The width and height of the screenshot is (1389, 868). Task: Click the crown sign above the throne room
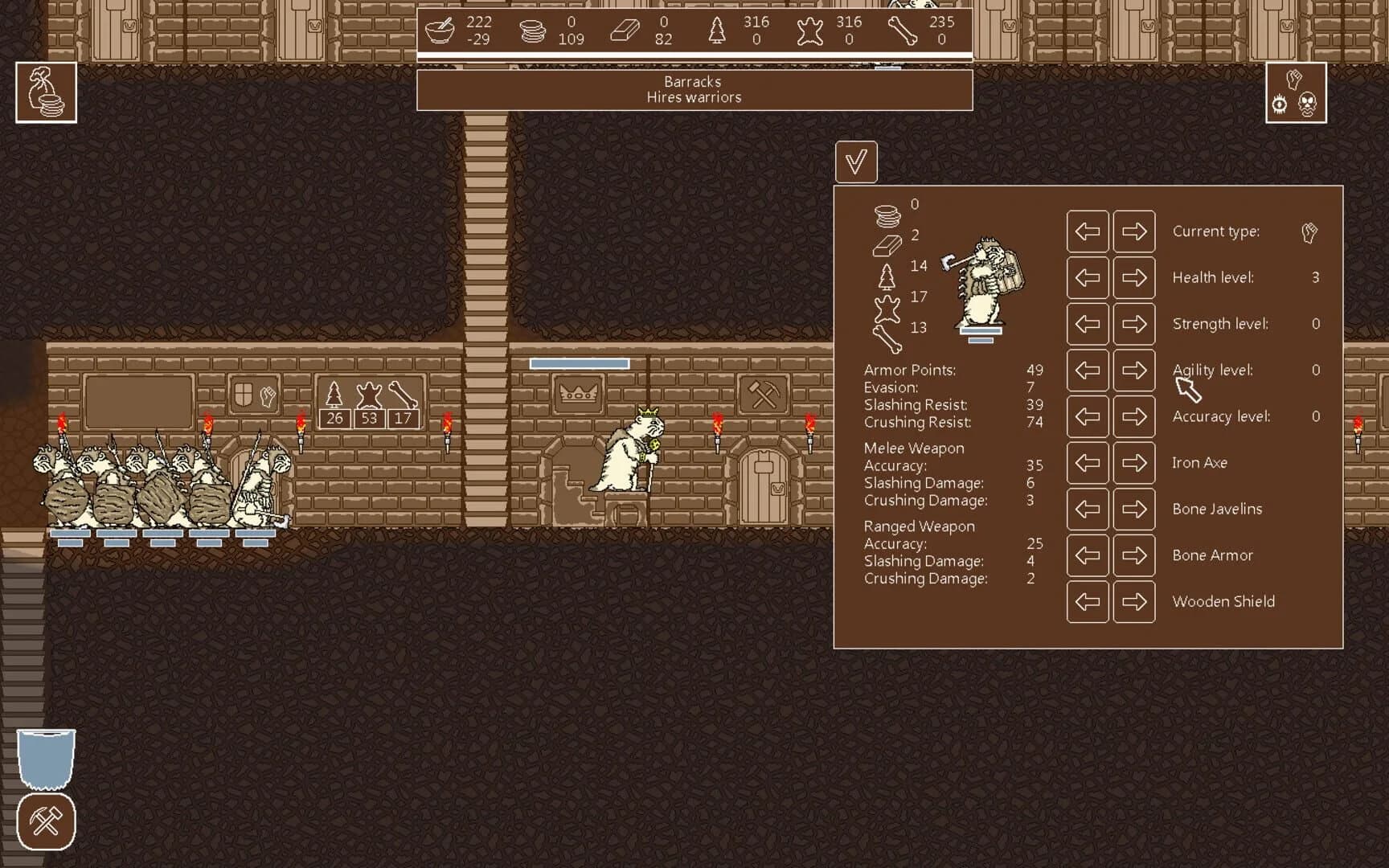click(x=579, y=393)
